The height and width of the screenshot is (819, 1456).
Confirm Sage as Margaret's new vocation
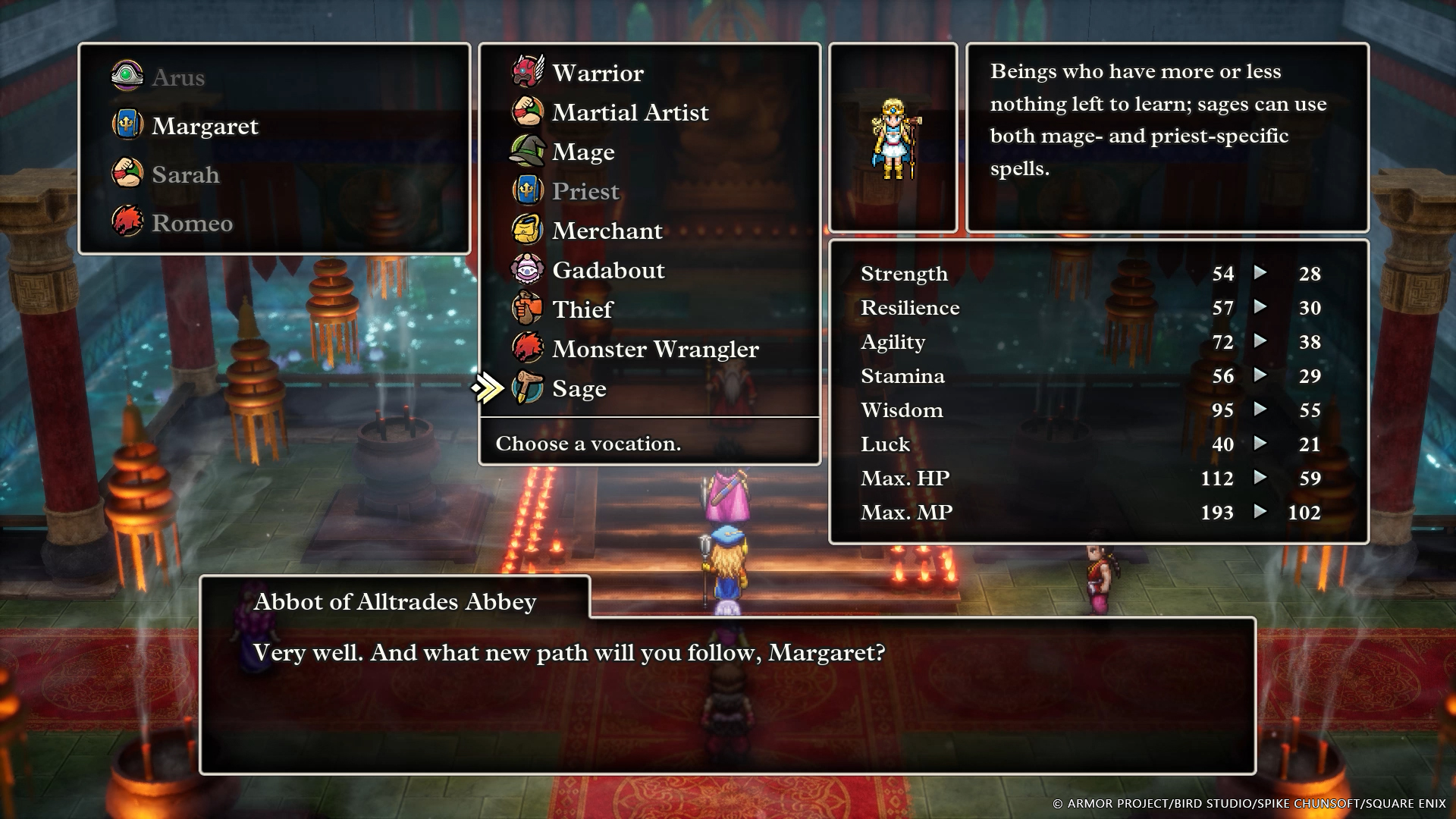point(579,388)
